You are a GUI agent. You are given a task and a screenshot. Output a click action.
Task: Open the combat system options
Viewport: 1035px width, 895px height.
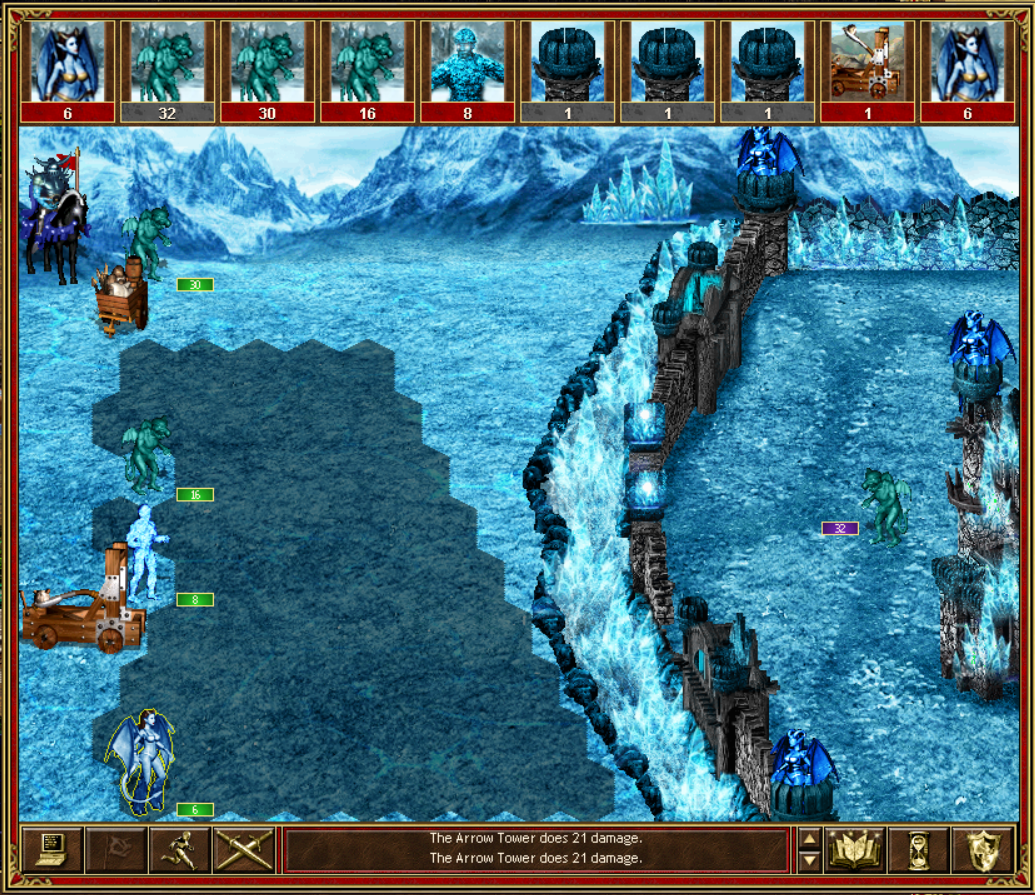[51, 850]
